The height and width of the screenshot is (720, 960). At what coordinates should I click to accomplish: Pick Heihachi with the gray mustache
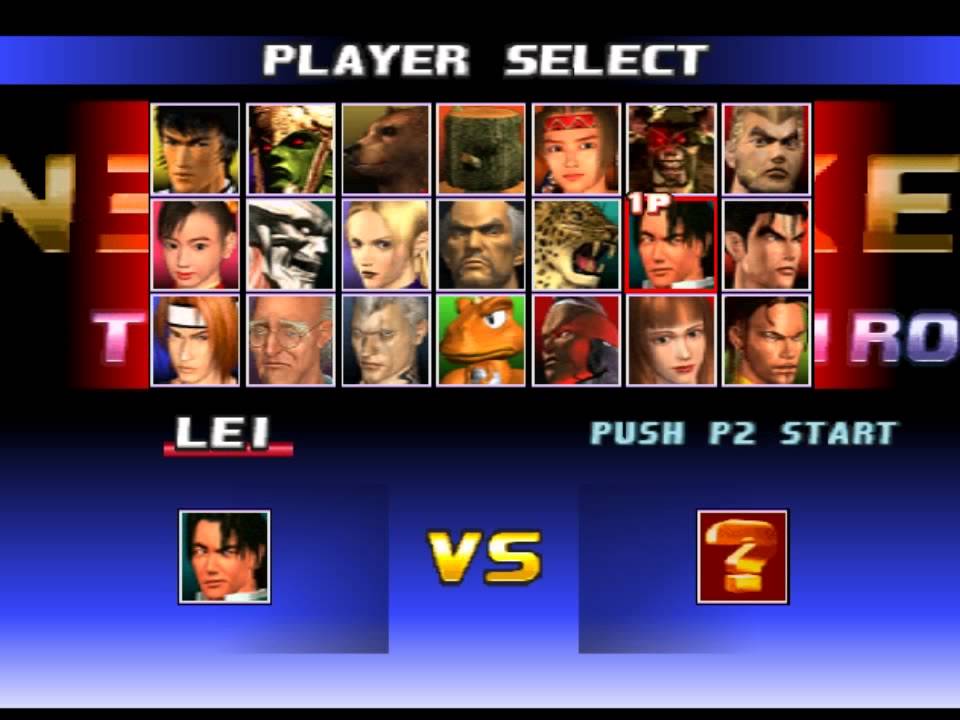point(481,244)
